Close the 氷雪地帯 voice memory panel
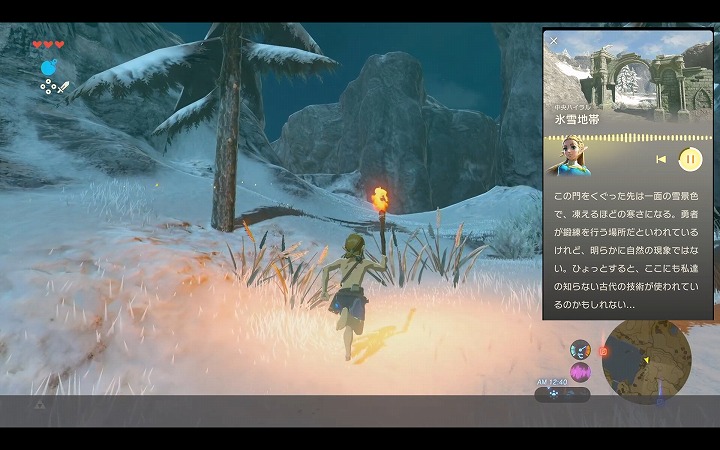This screenshot has height=450, width=720. (554, 41)
